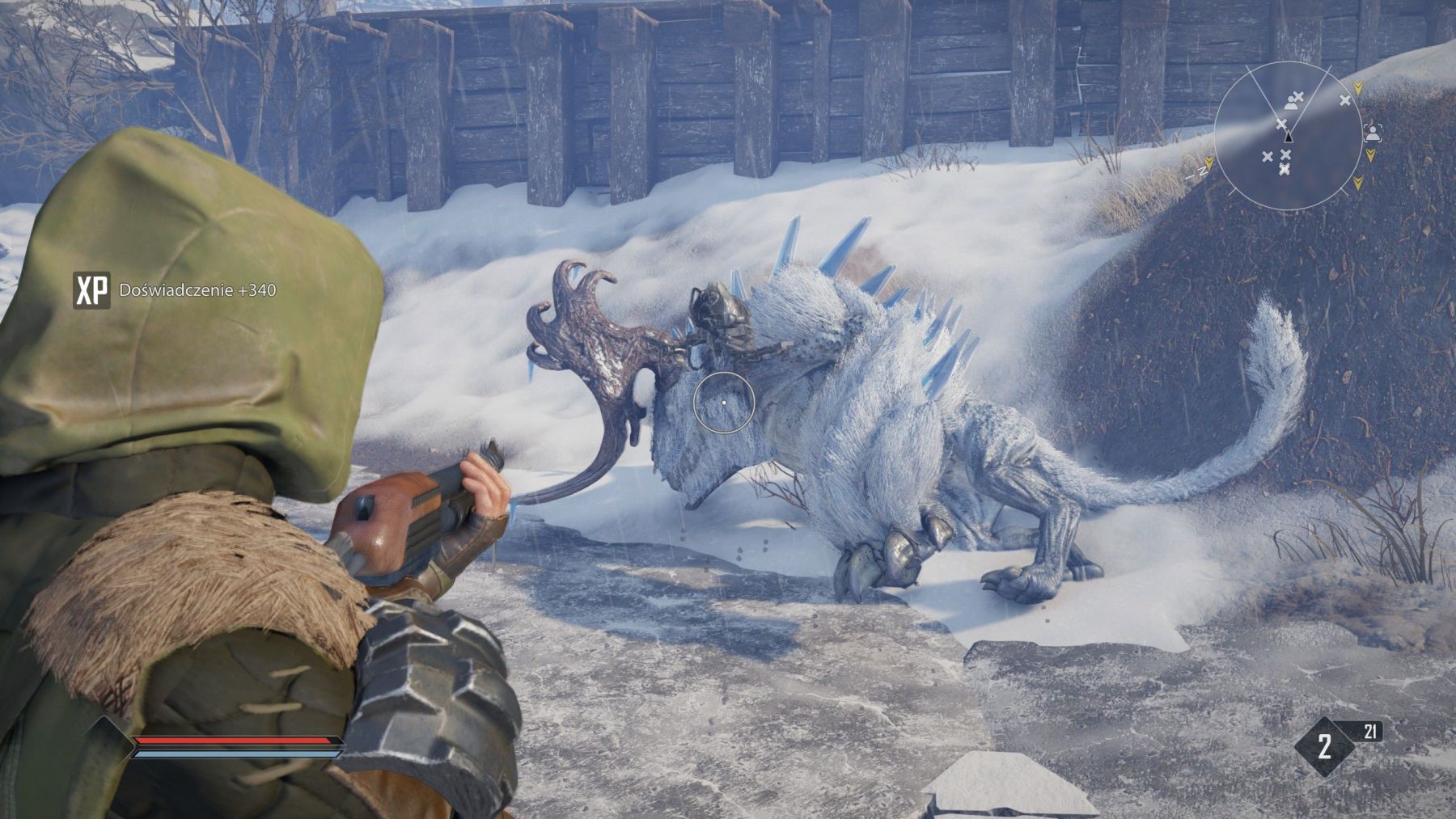This screenshot has width=1456, height=819.
Task: Select the player arrow on the minimap
Action: [1288, 137]
